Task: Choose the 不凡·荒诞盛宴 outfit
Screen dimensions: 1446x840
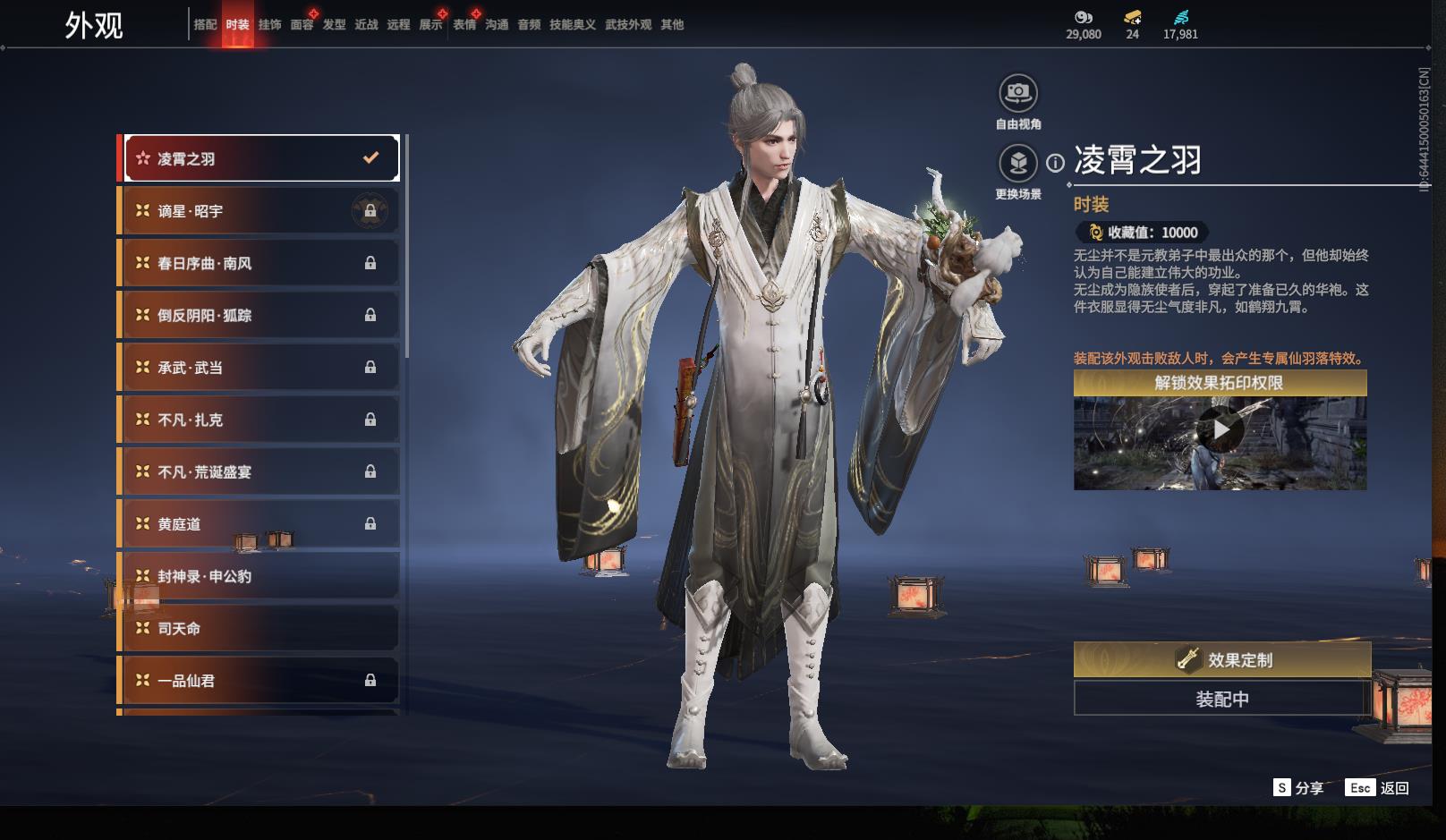Action: pos(260,471)
